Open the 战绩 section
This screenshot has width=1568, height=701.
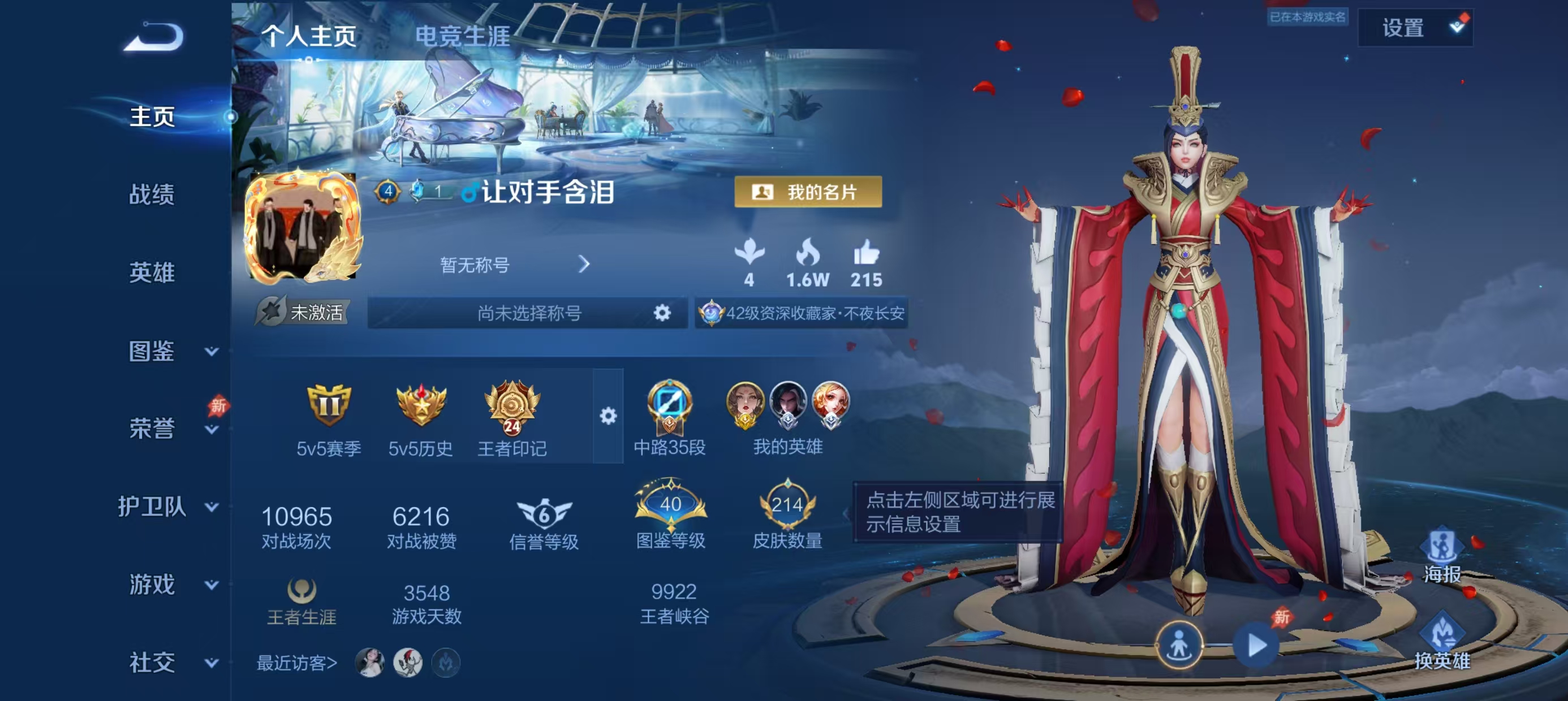[x=152, y=194]
